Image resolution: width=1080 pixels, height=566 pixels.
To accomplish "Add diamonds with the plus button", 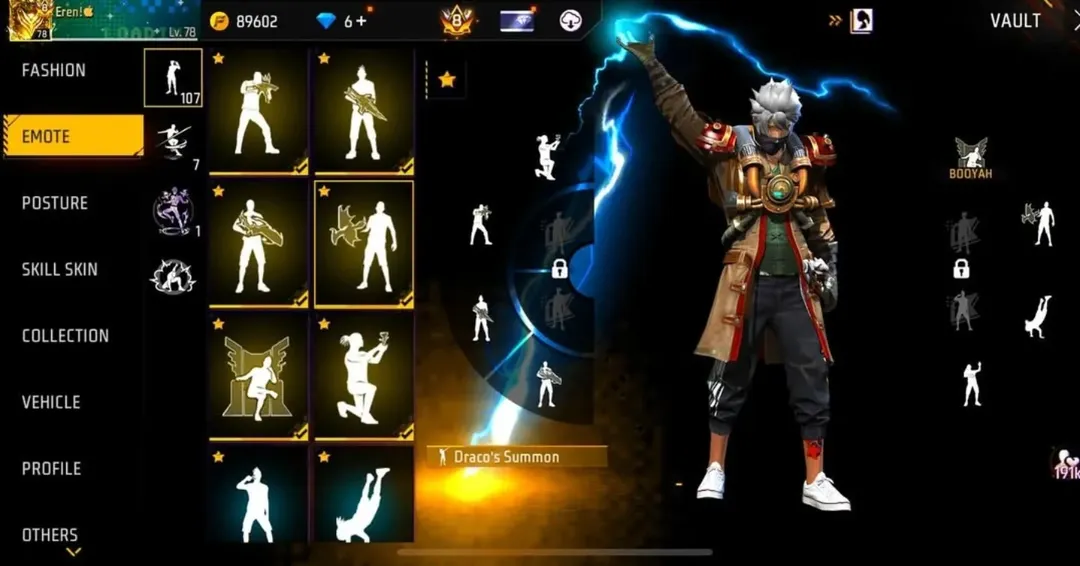I will coord(361,21).
